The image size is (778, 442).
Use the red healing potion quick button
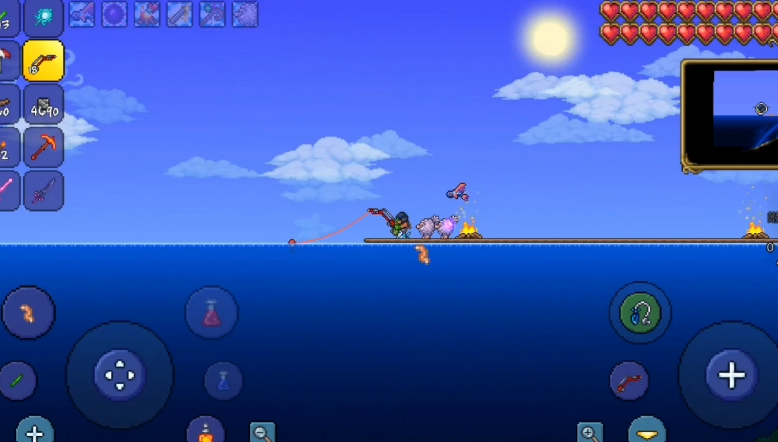211,313
